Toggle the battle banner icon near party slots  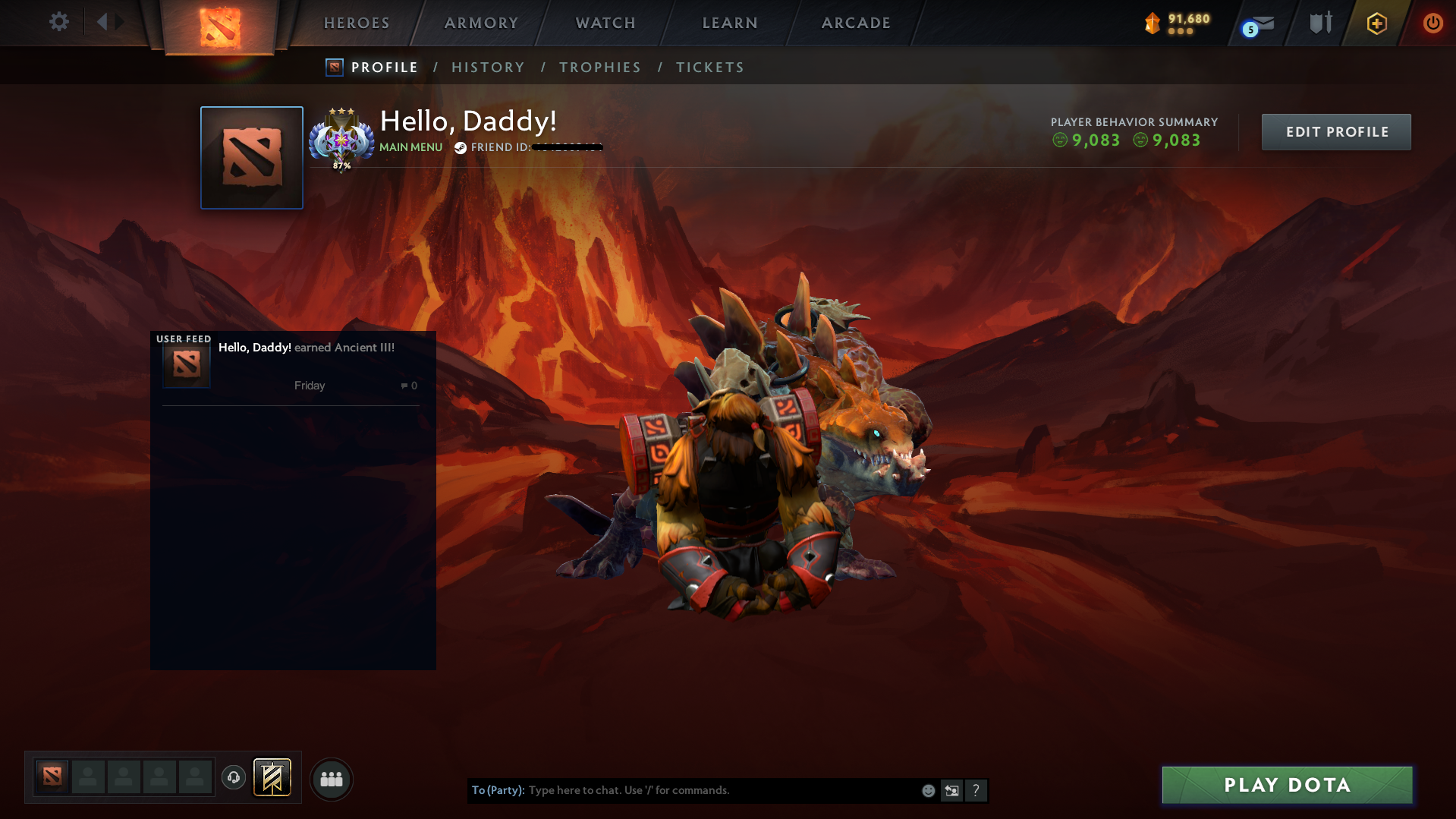tap(272, 778)
